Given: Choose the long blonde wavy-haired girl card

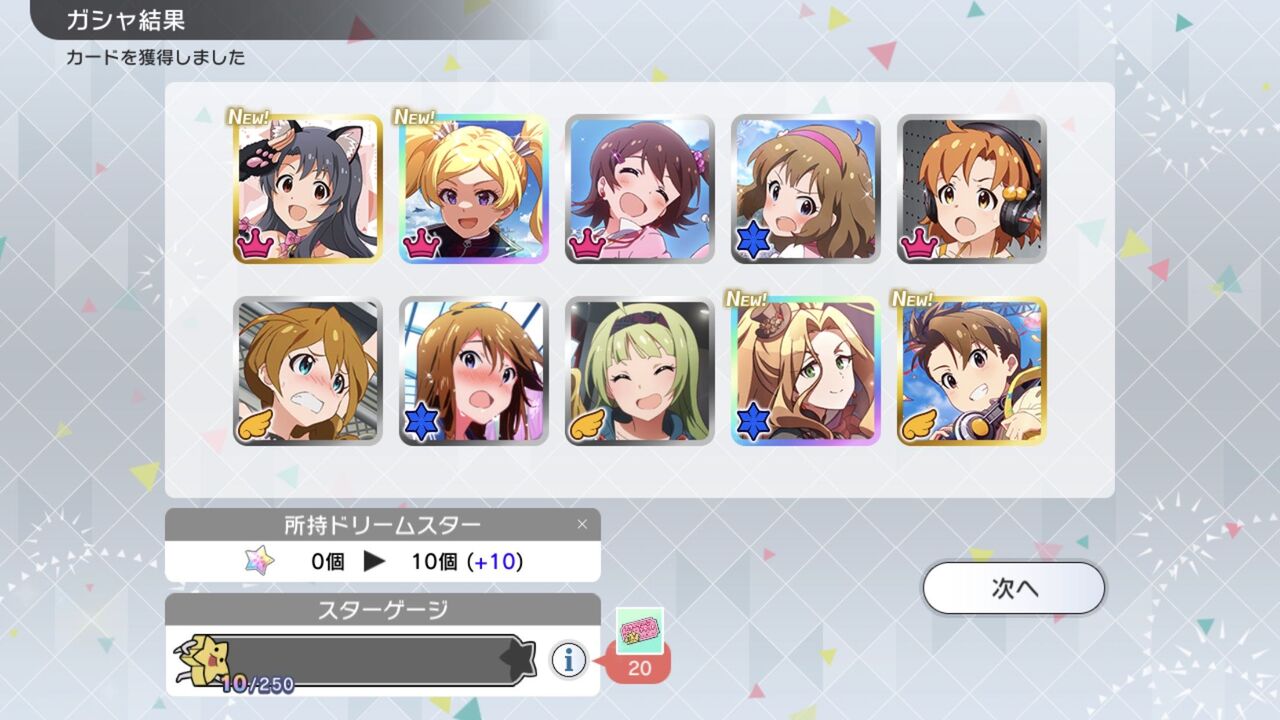Looking at the screenshot, I should 806,371.
